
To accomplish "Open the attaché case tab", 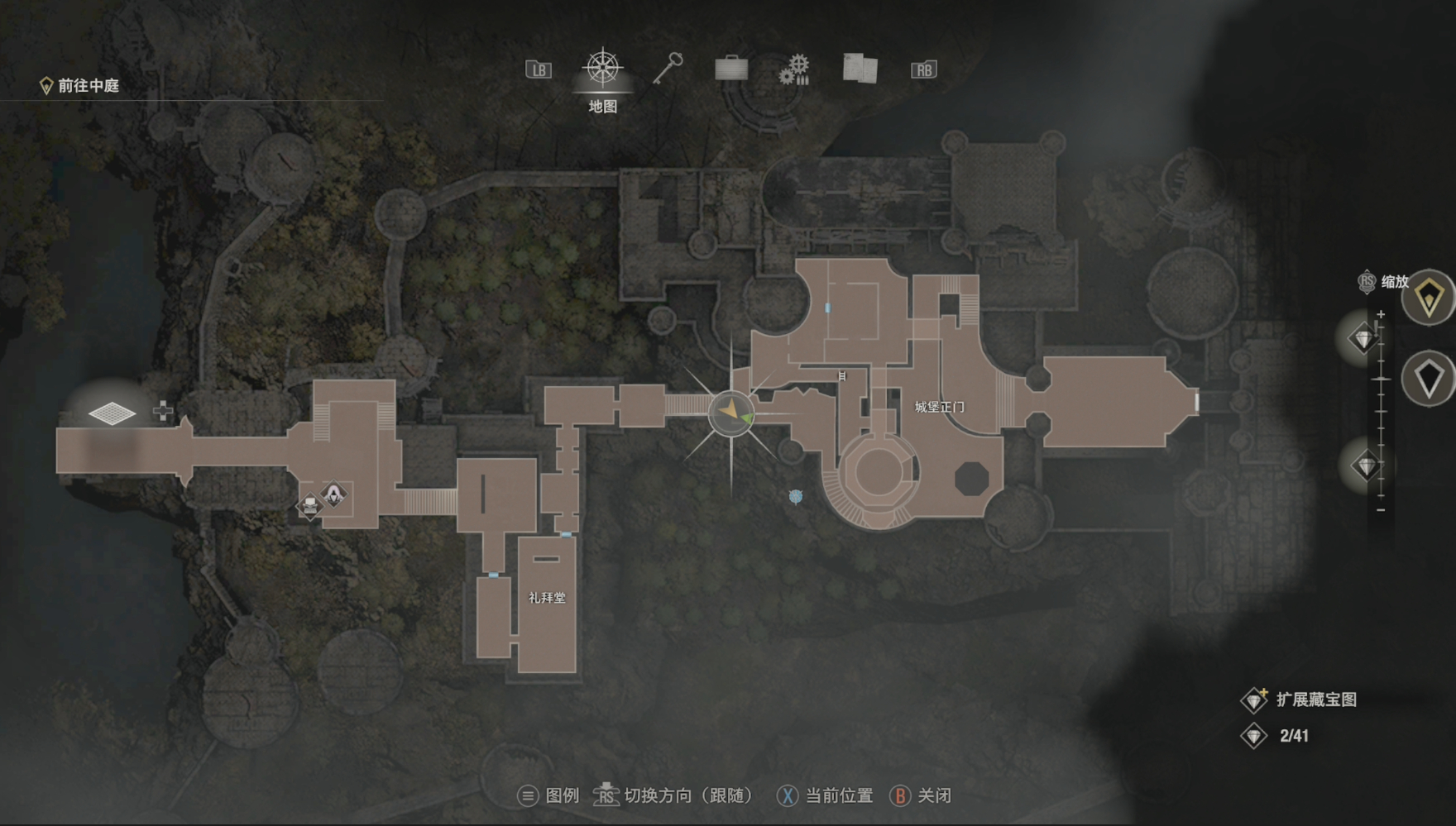I will click(731, 69).
